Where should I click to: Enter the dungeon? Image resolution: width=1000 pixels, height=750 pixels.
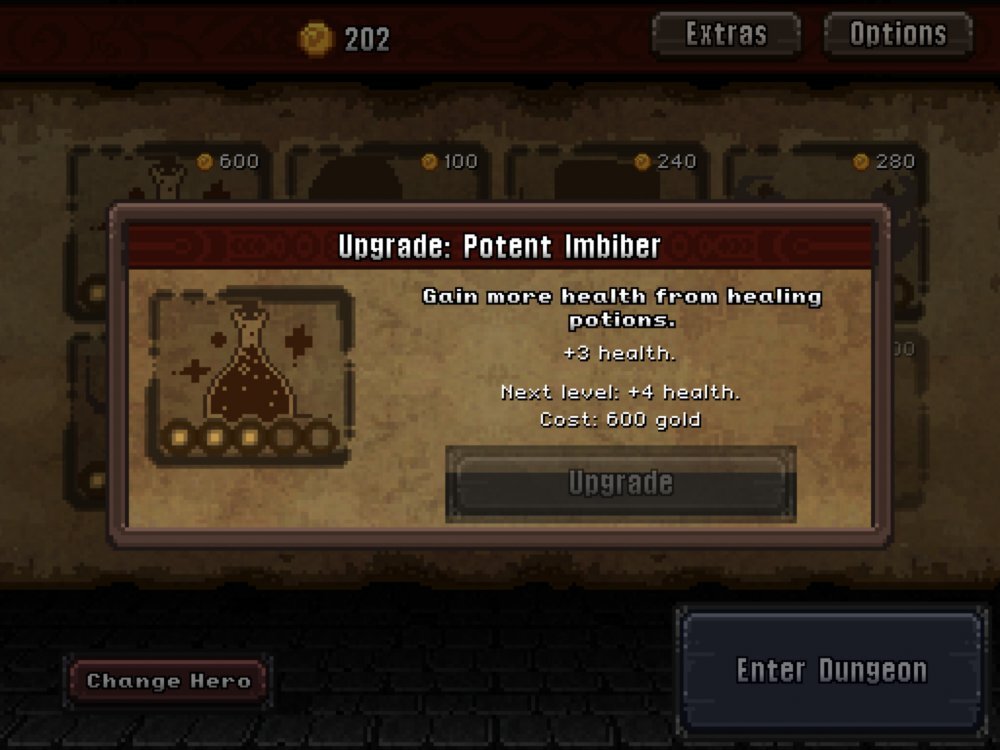coord(831,670)
